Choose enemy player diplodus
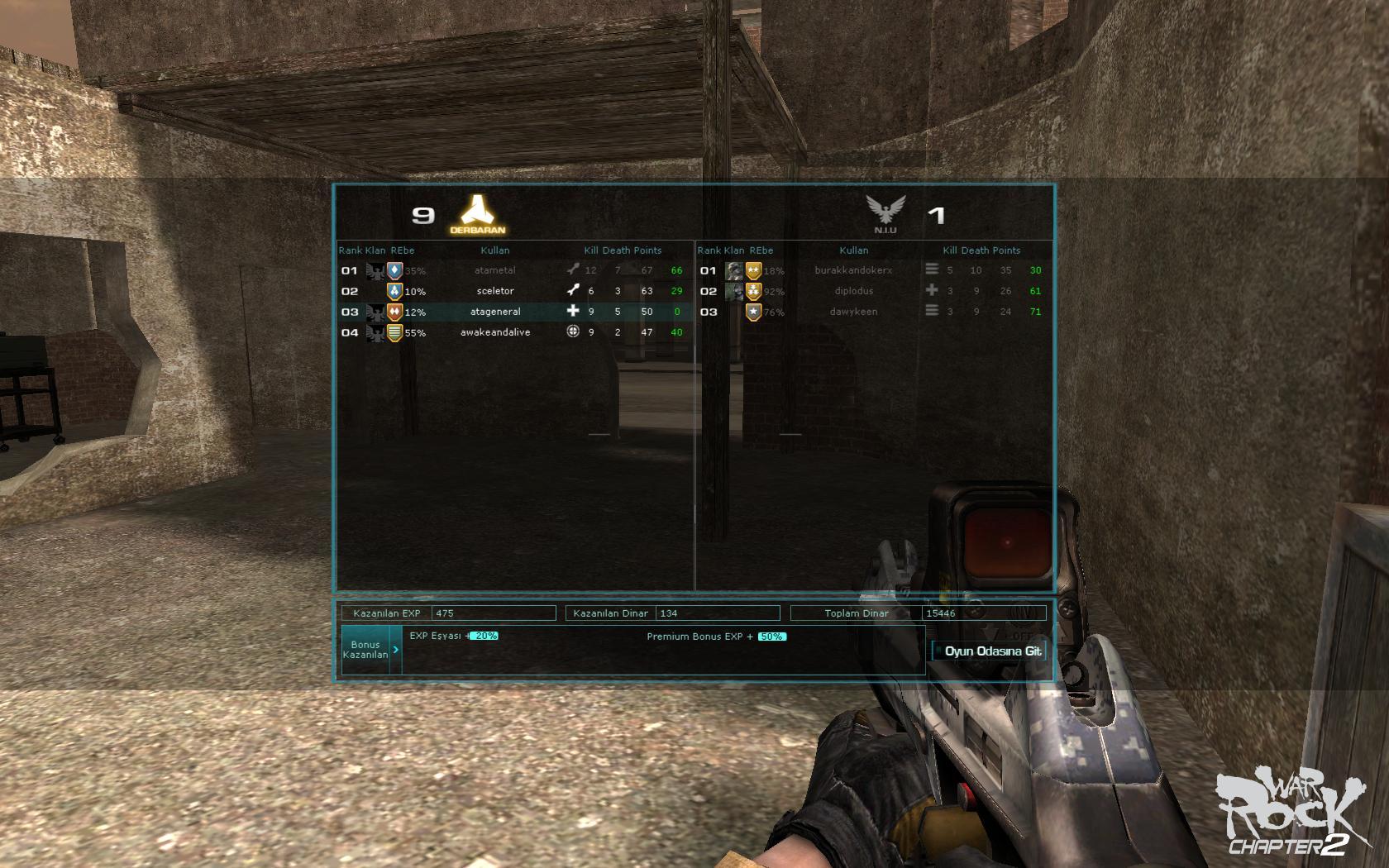 [853, 291]
